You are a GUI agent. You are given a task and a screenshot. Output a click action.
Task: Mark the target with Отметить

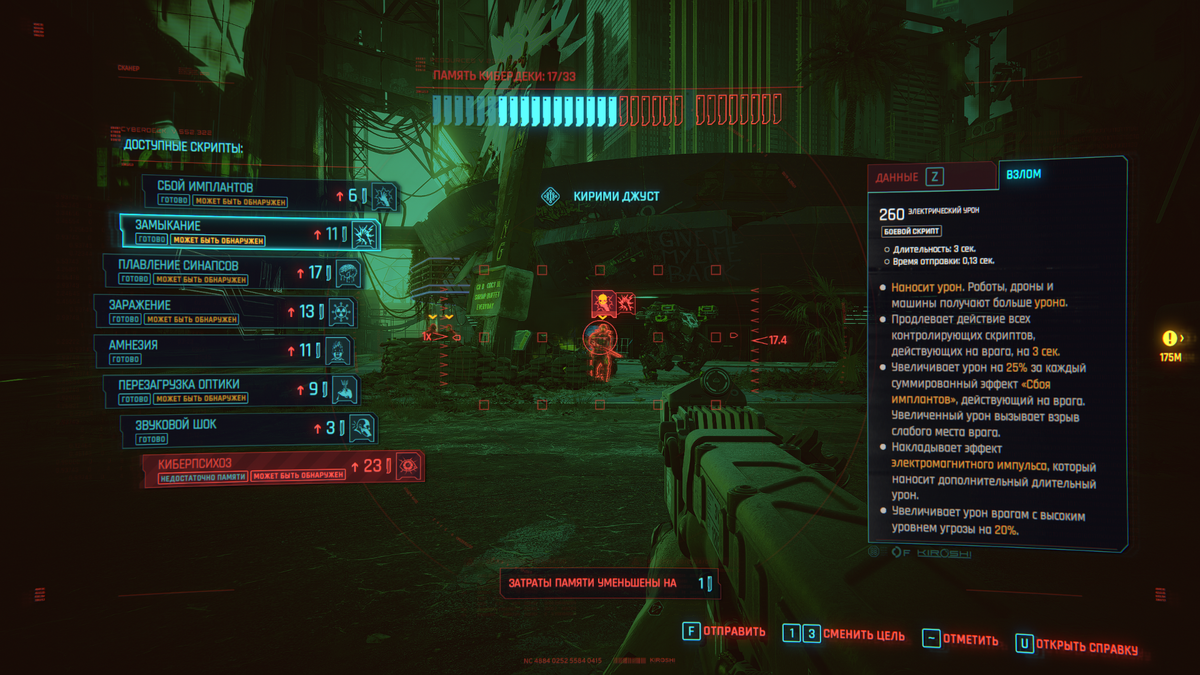960,640
